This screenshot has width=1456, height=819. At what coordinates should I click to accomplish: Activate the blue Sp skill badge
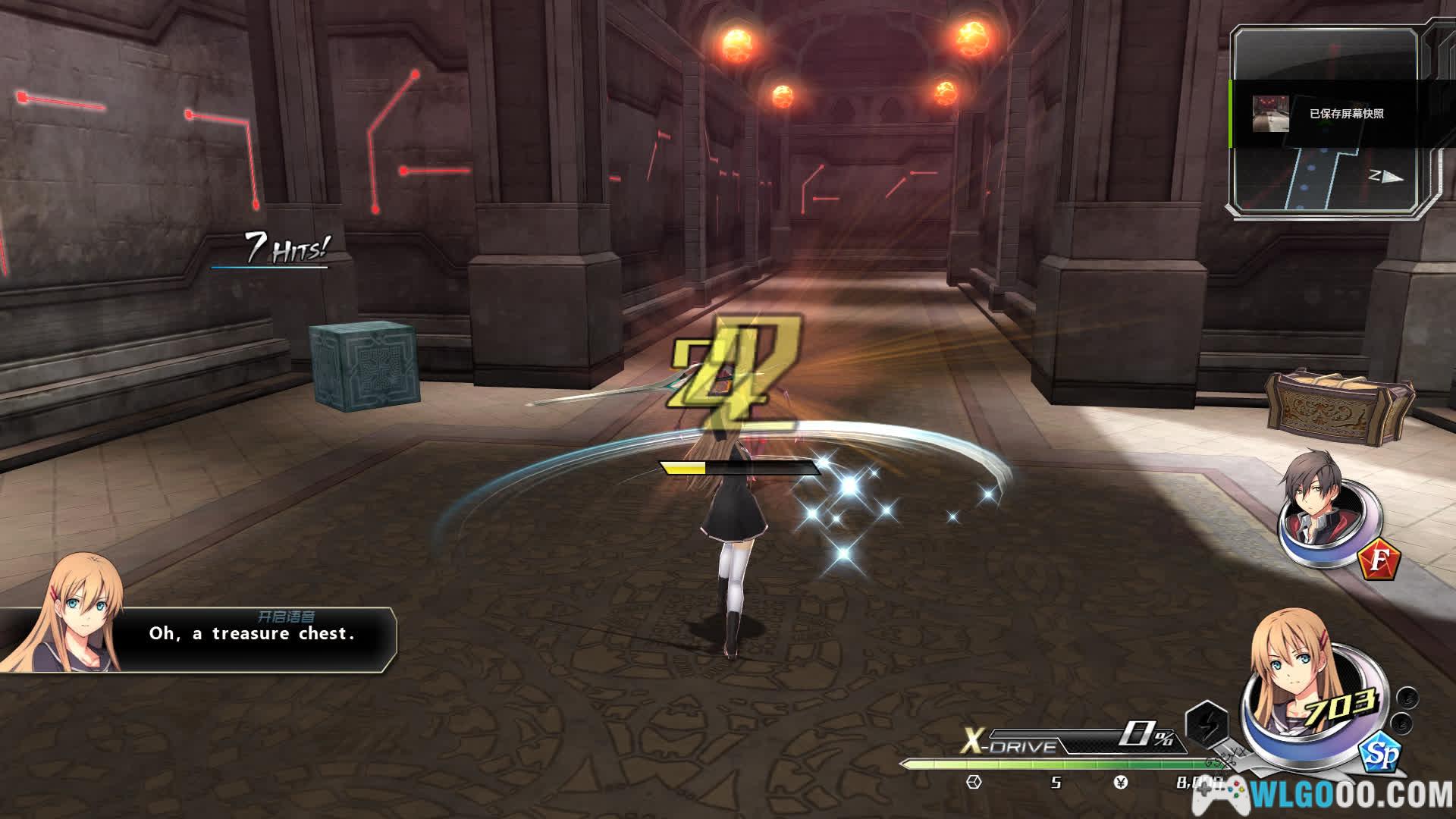(1379, 753)
